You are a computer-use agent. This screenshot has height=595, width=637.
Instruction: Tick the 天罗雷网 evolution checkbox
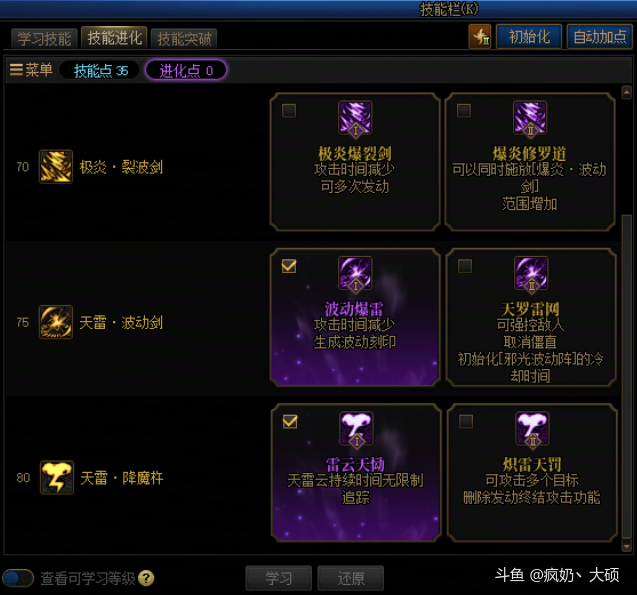464,266
